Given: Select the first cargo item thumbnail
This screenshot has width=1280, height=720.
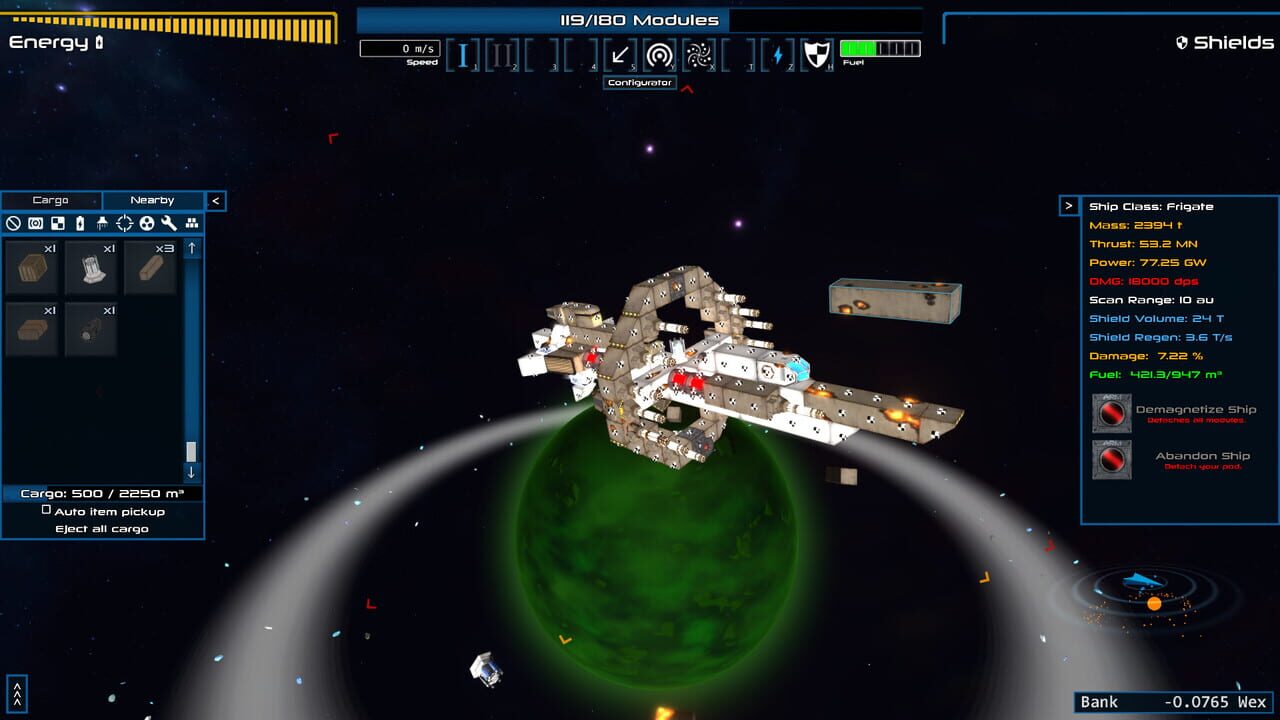Looking at the screenshot, I should (31, 268).
